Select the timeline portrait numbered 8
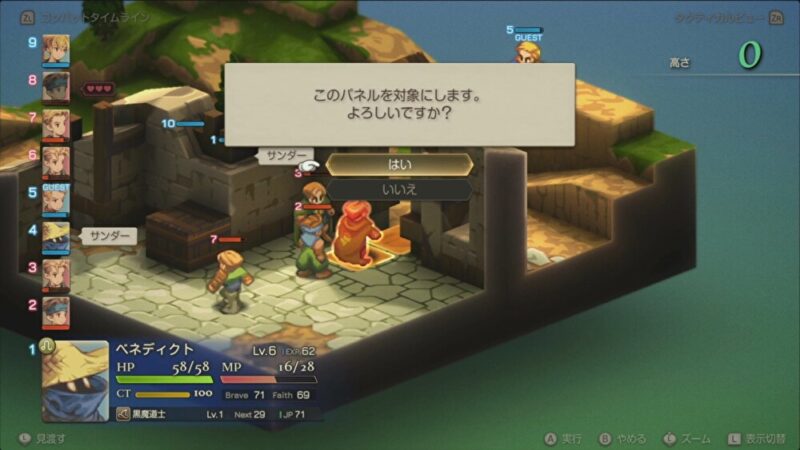 click(56, 87)
